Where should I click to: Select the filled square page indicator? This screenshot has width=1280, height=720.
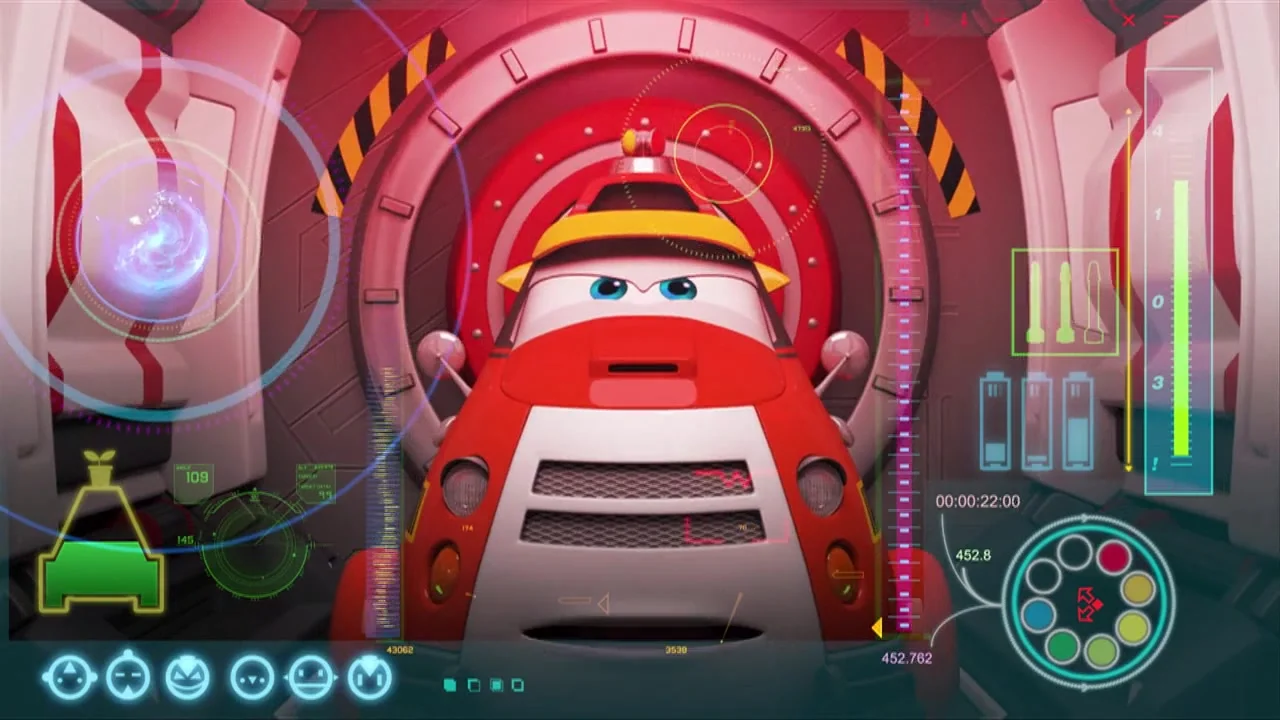coord(450,685)
